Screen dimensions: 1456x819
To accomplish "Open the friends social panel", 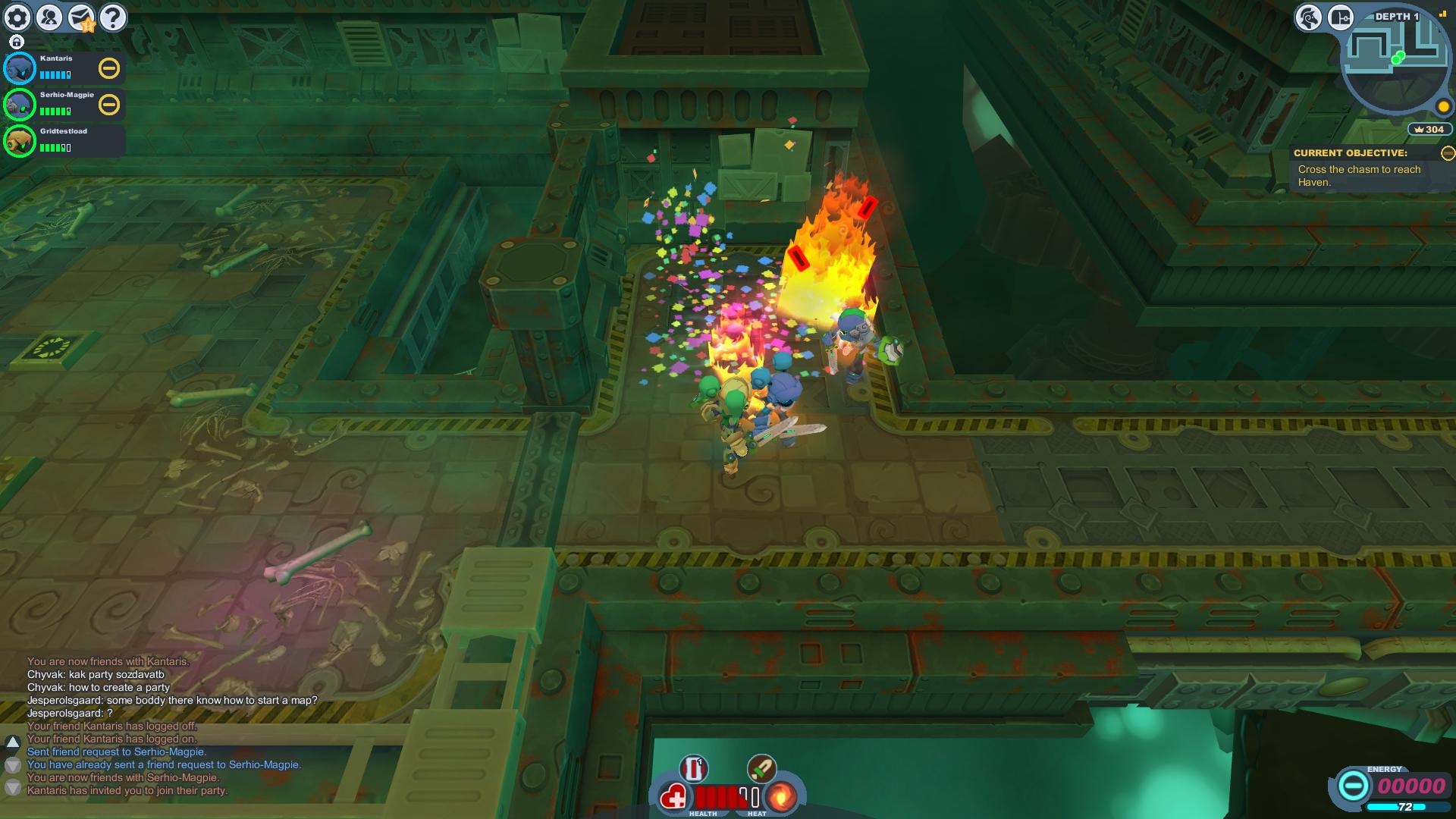I will coord(49,17).
